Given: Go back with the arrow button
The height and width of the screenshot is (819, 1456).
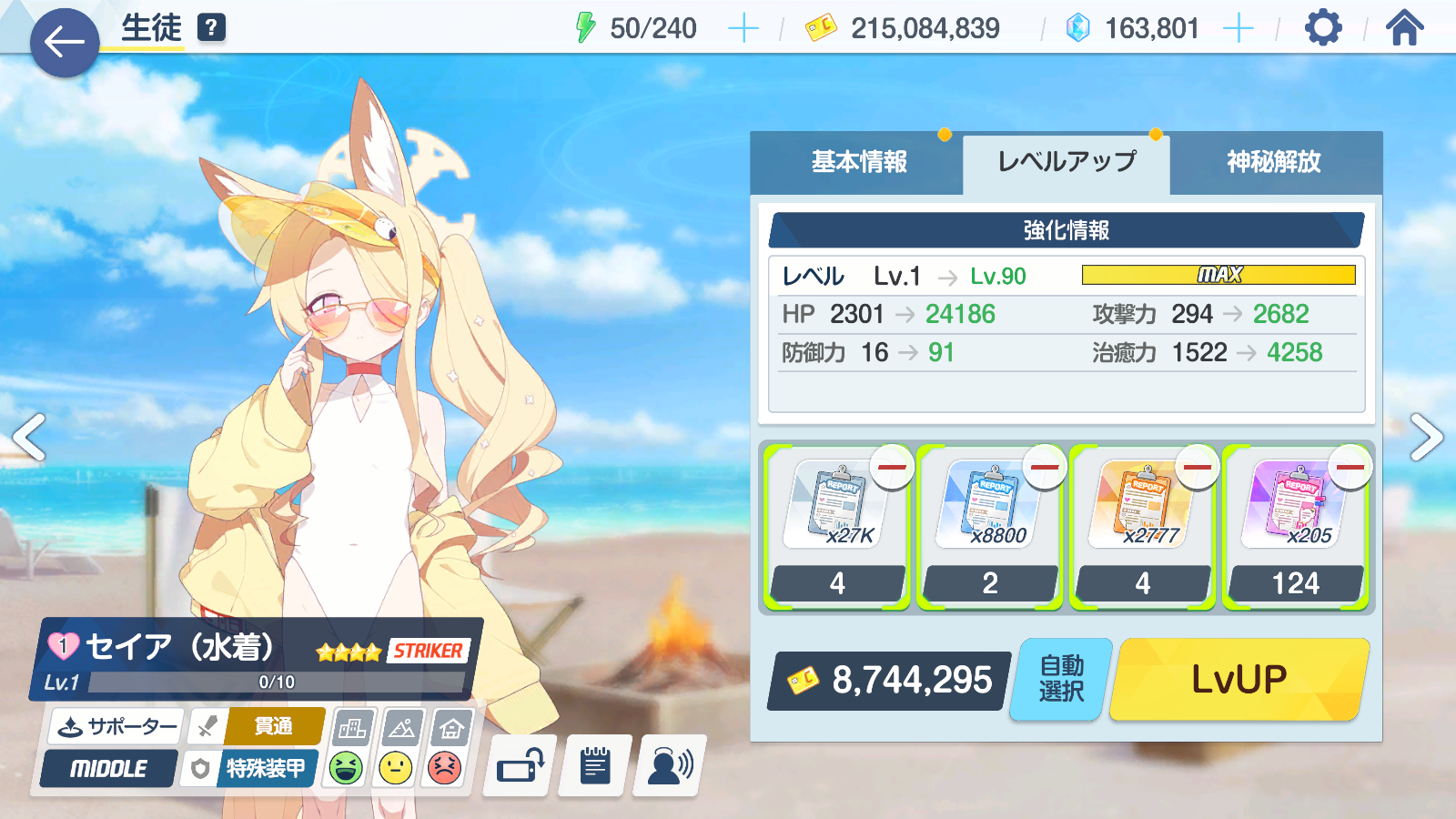Looking at the screenshot, I should click(64, 42).
